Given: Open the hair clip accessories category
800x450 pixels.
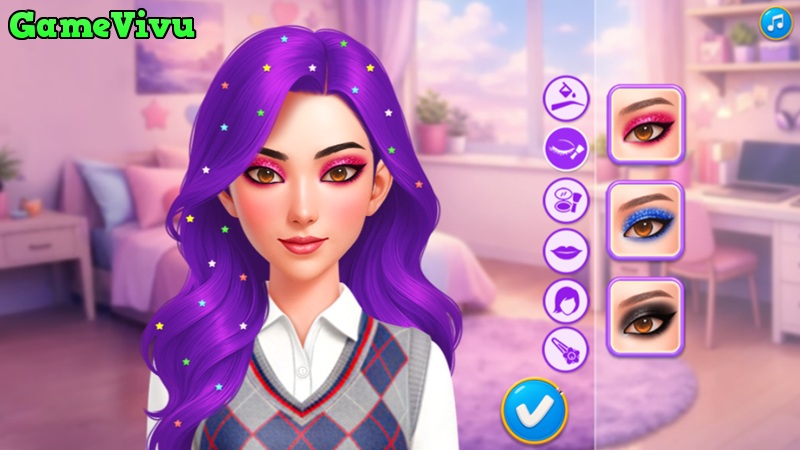Looking at the screenshot, I should tap(567, 350).
